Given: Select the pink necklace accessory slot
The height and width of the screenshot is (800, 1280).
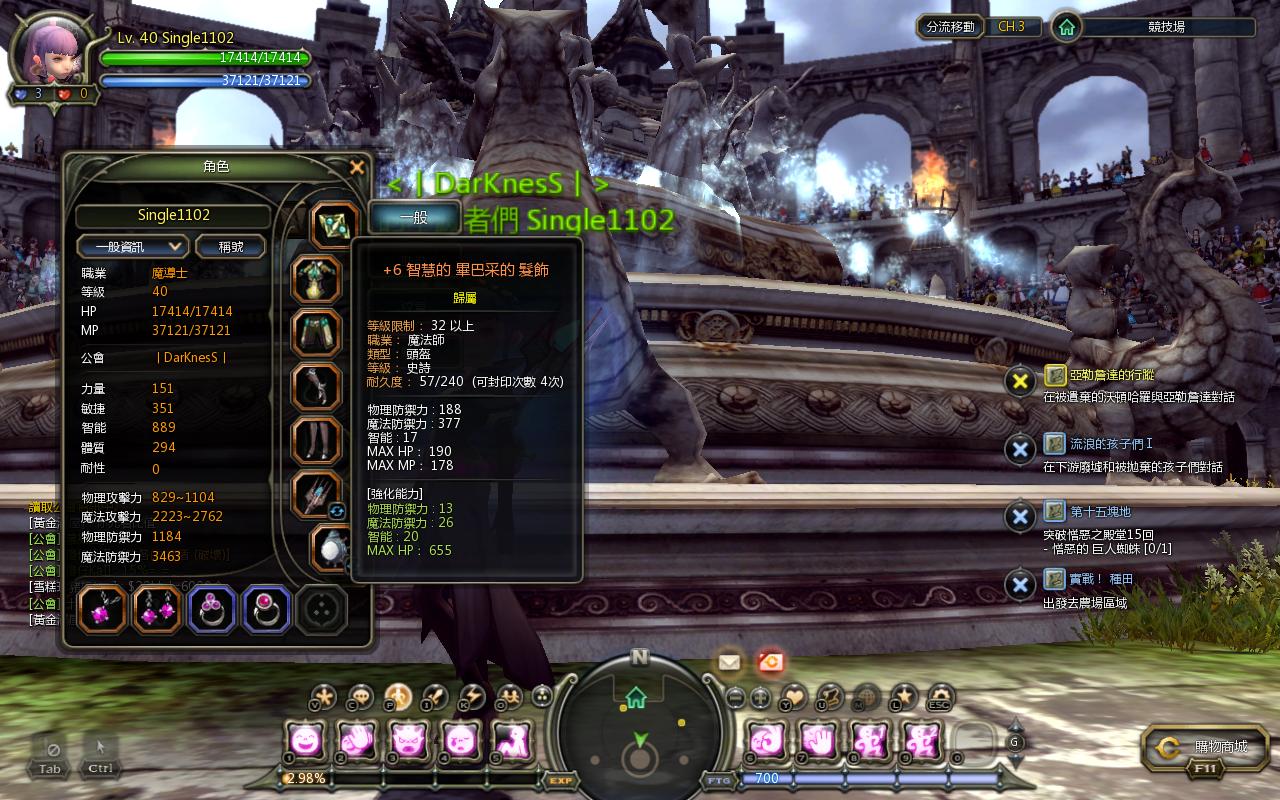Looking at the screenshot, I should [102, 609].
